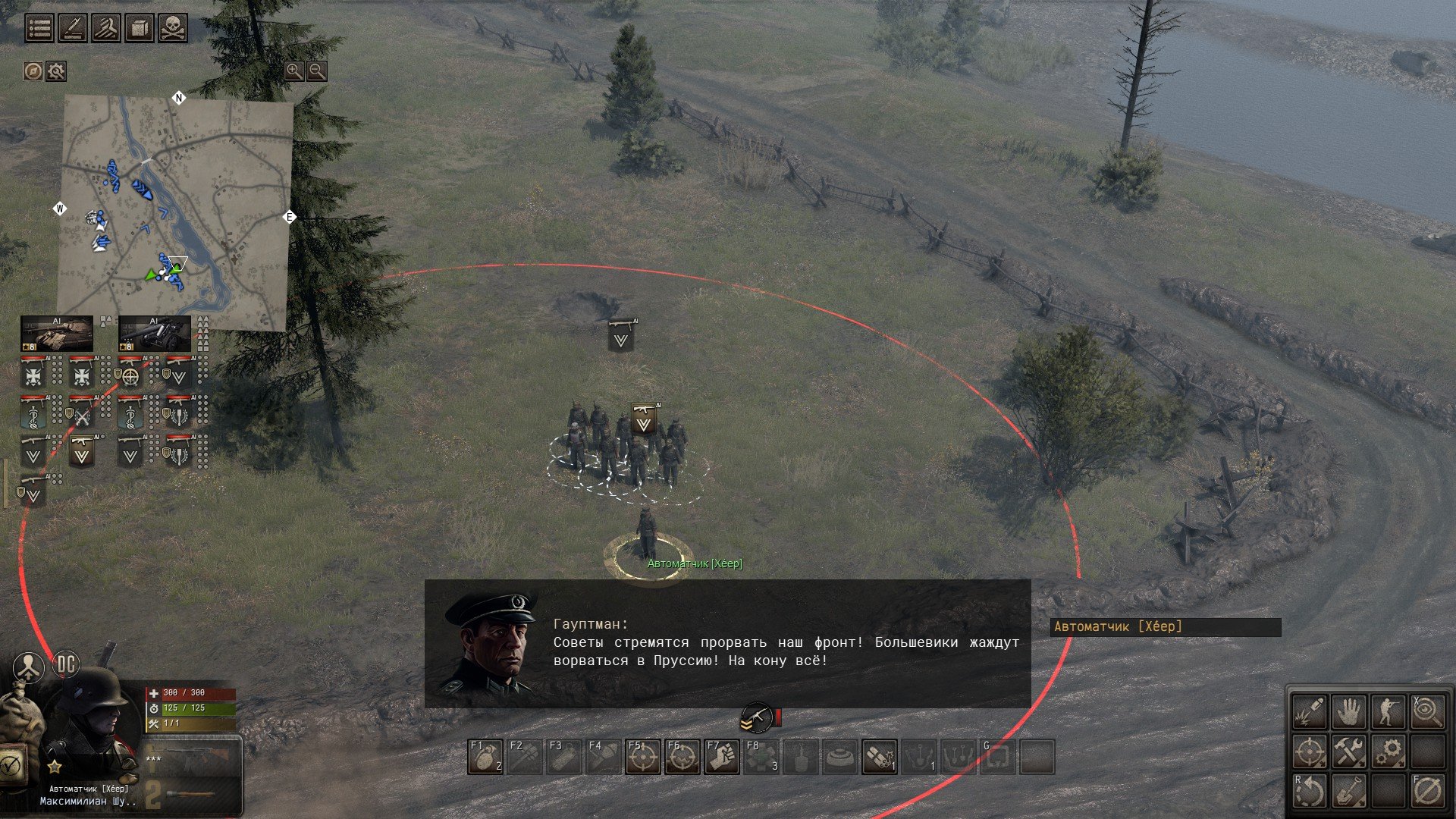The height and width of the screenshot is (819, 1456).
Task: Zoom out the minimap
Action: coord(317,71)
